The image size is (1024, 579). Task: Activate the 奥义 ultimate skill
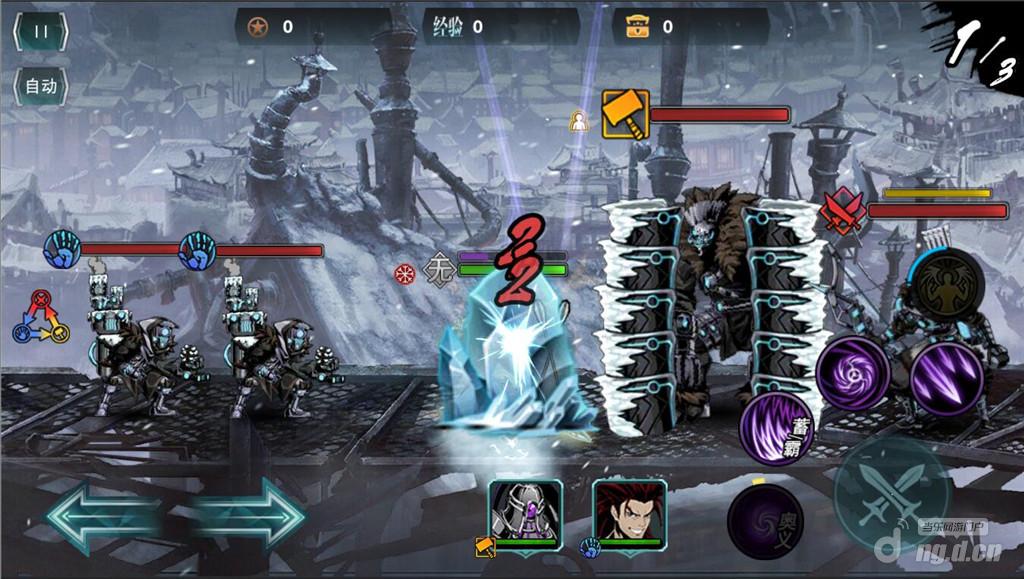765,522
